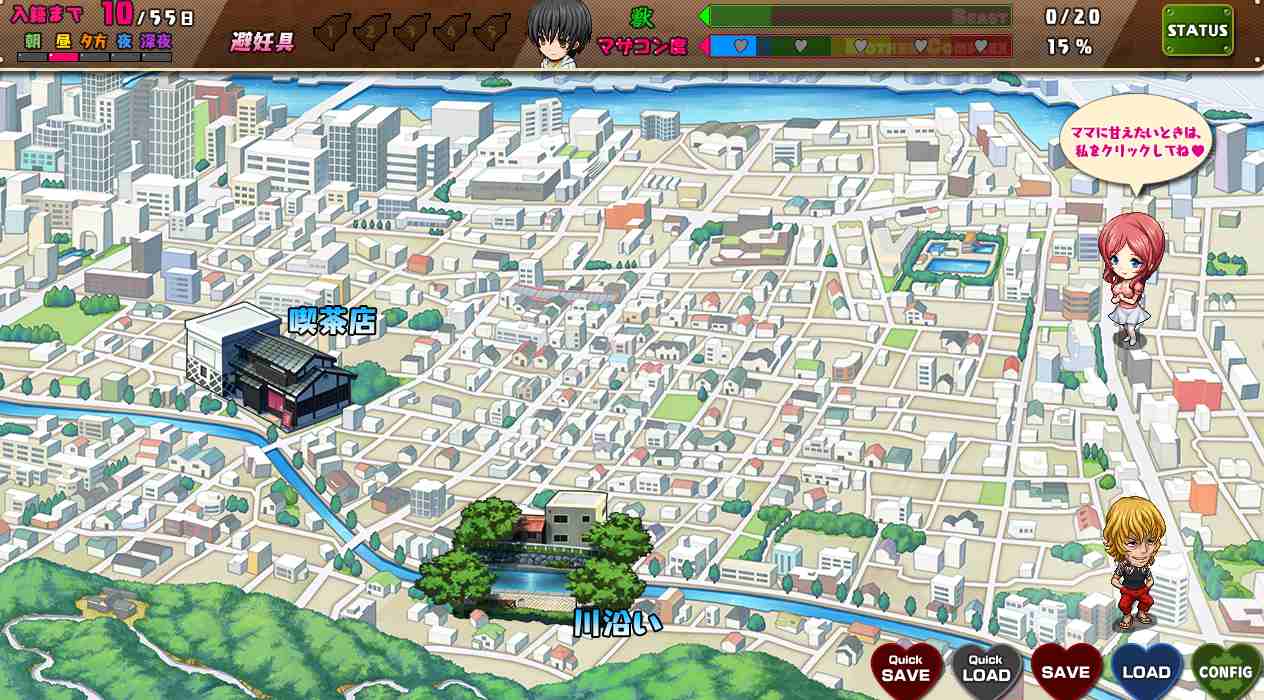Select the pink-haired mama character icon
The height and width of the screenshot is (700, 1264).
coord(1131,278)
